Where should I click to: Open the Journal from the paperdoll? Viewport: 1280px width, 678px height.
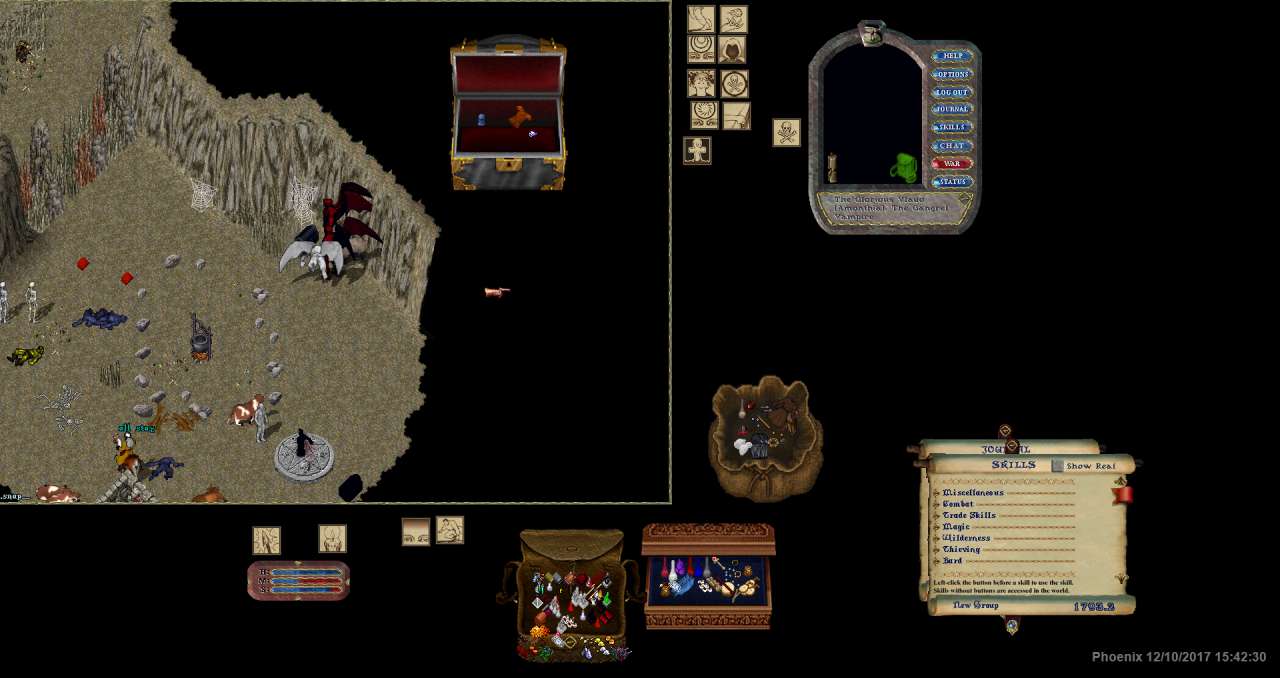(952, 109)
